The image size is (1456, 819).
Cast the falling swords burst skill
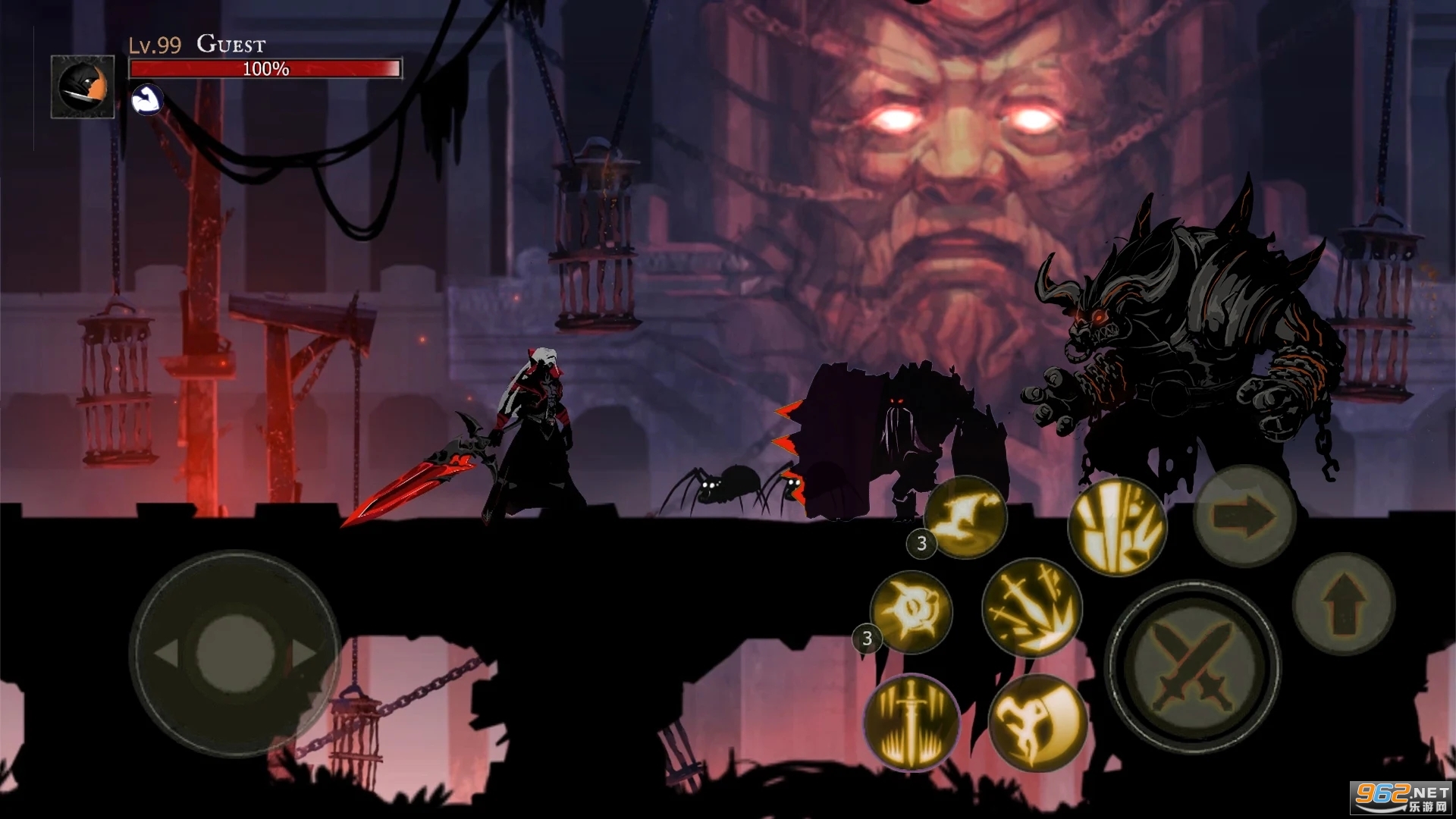click(x=1032, y=607)
